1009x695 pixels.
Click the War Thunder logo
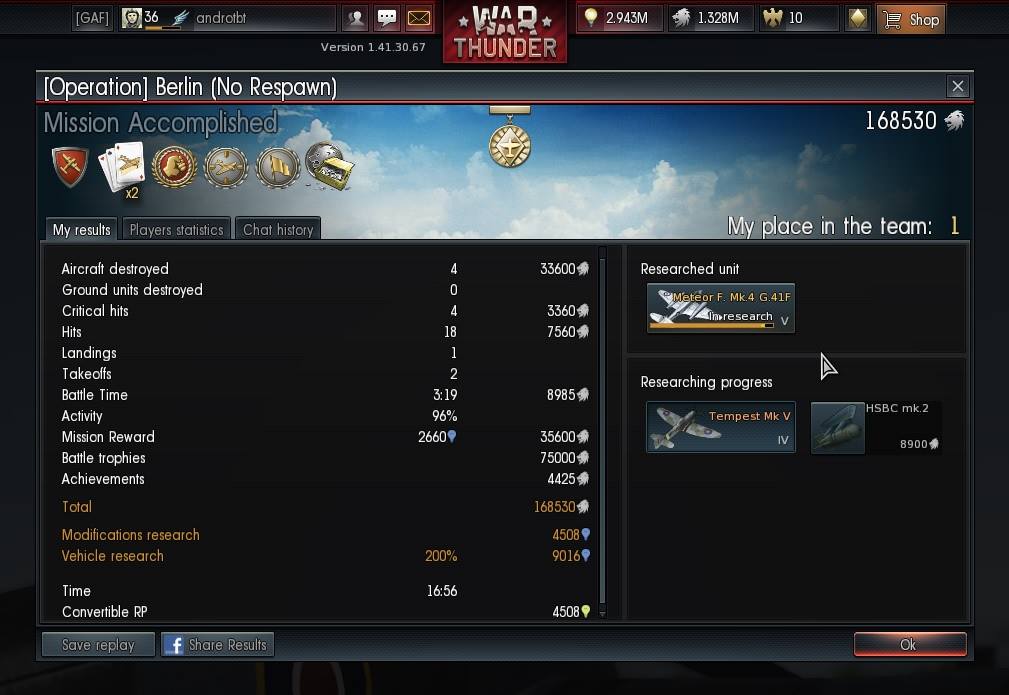tap(504, 32)
